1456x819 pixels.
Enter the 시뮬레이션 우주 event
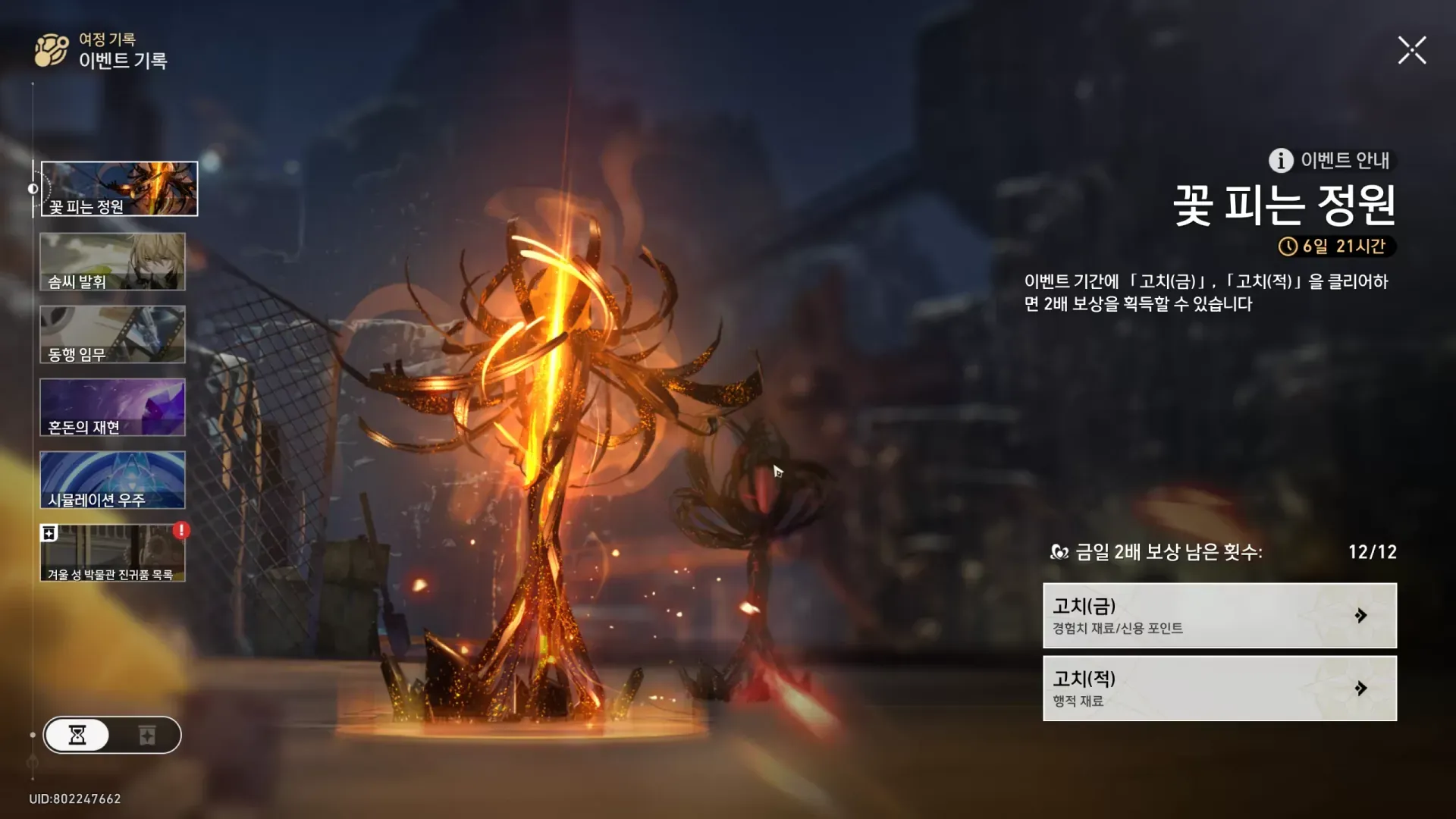coord(112,480)
